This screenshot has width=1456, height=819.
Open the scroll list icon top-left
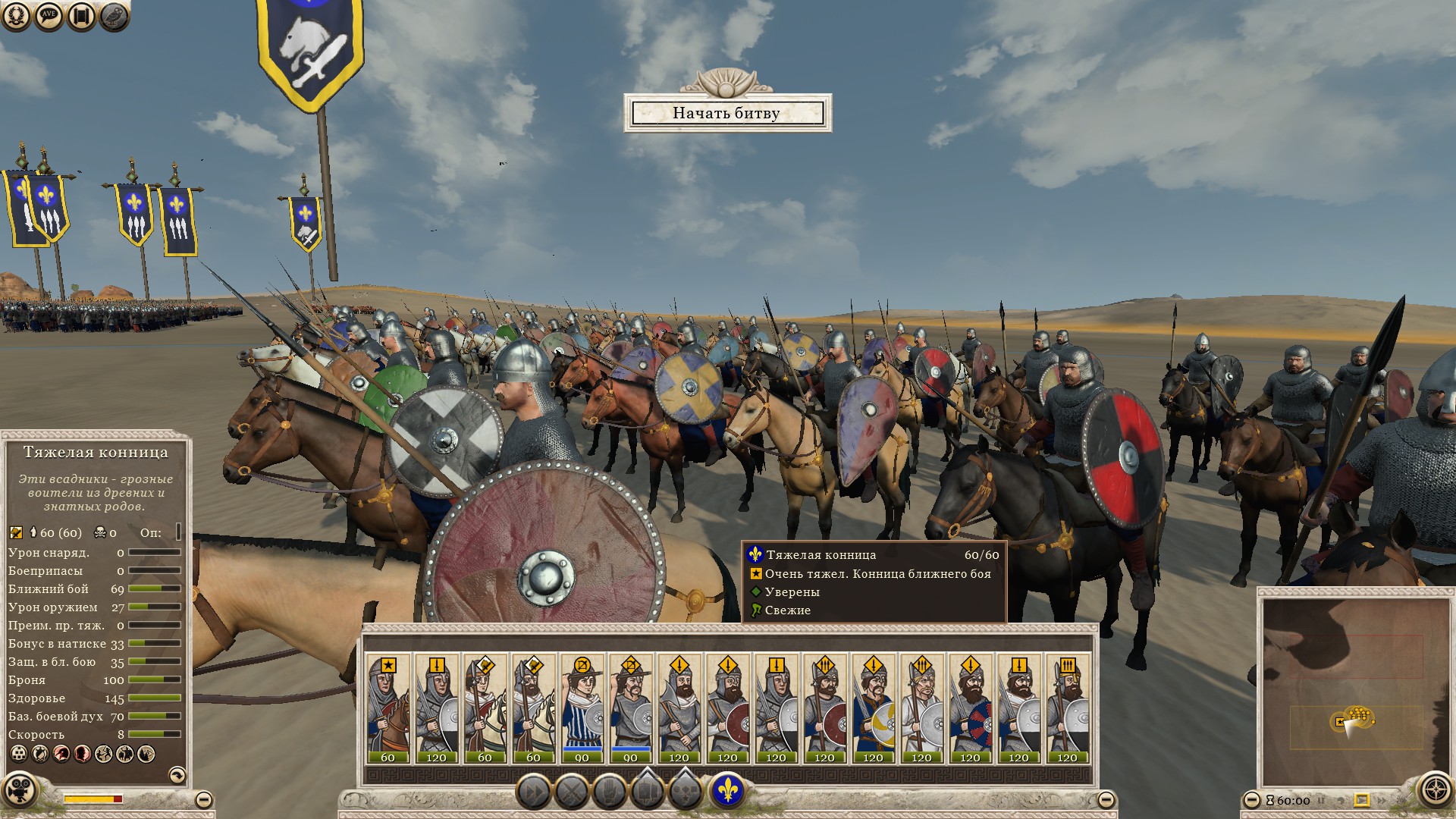80,17
